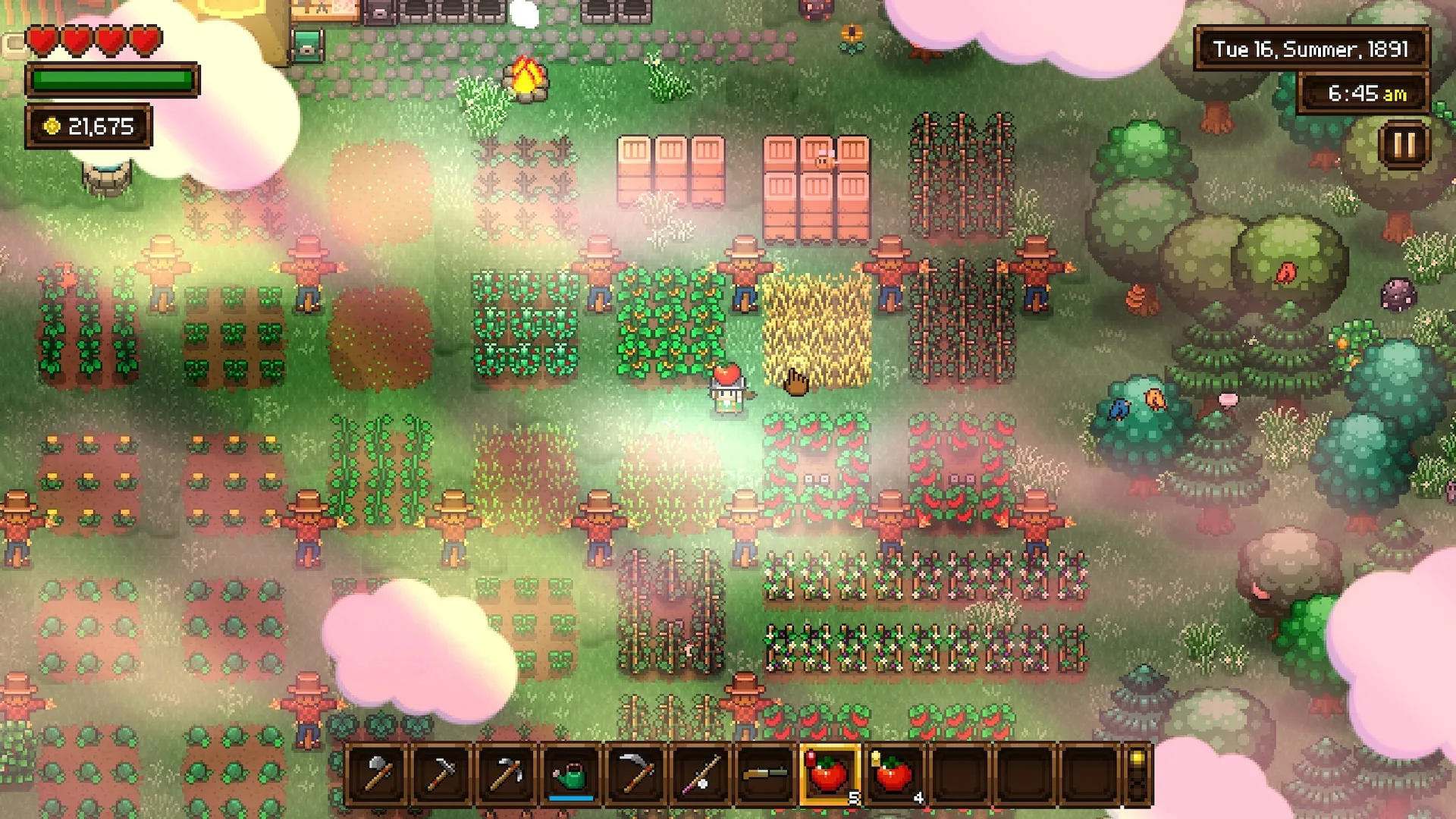Click the highlighted tomato stack of five
The width and height of the screenshot is (1456, 819).
point(830,774)
